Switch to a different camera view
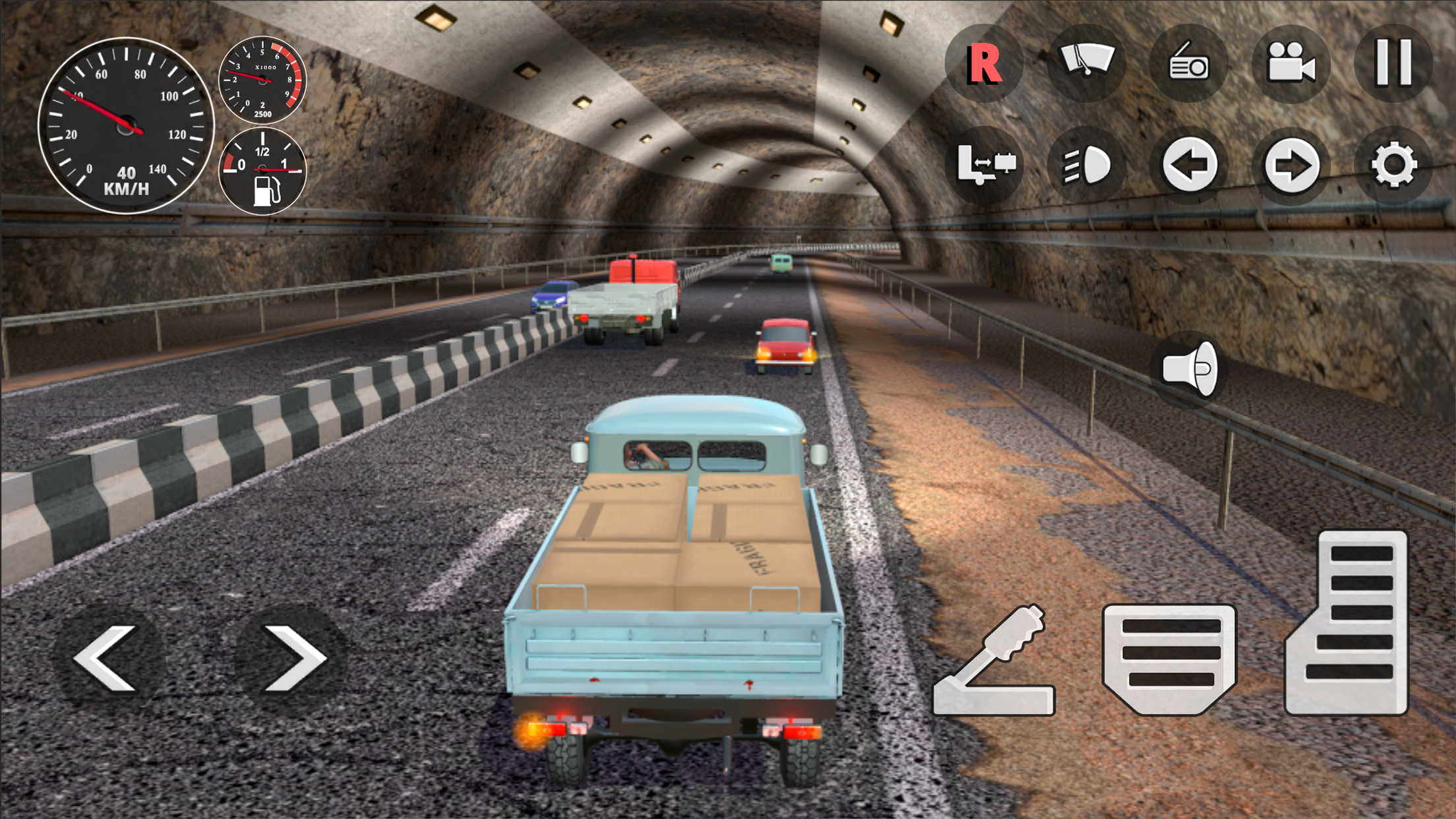Screen dimensions: 1456x819 pos(1291,63)
